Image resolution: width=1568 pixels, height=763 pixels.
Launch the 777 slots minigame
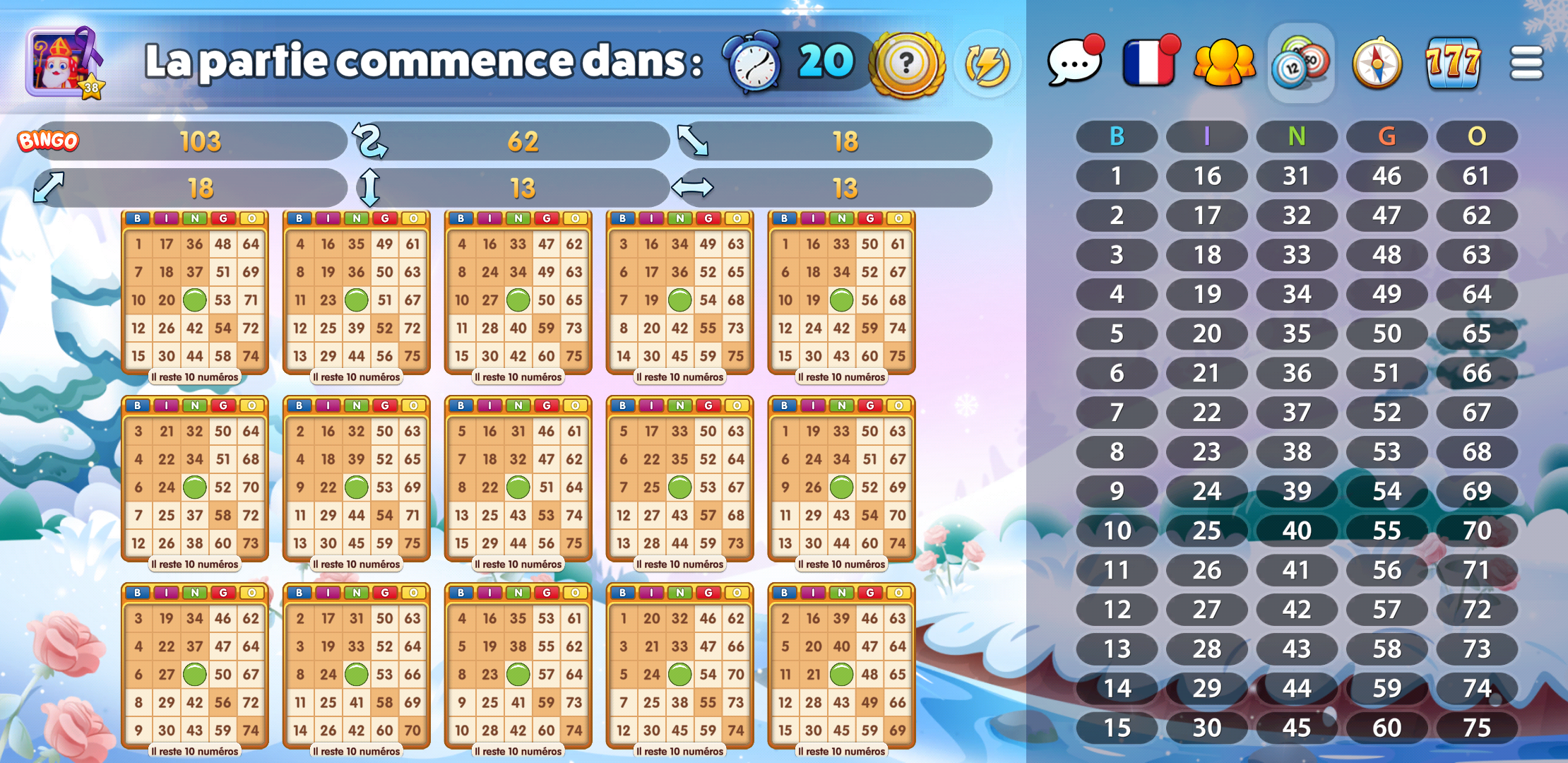[x=1453, y=64]
